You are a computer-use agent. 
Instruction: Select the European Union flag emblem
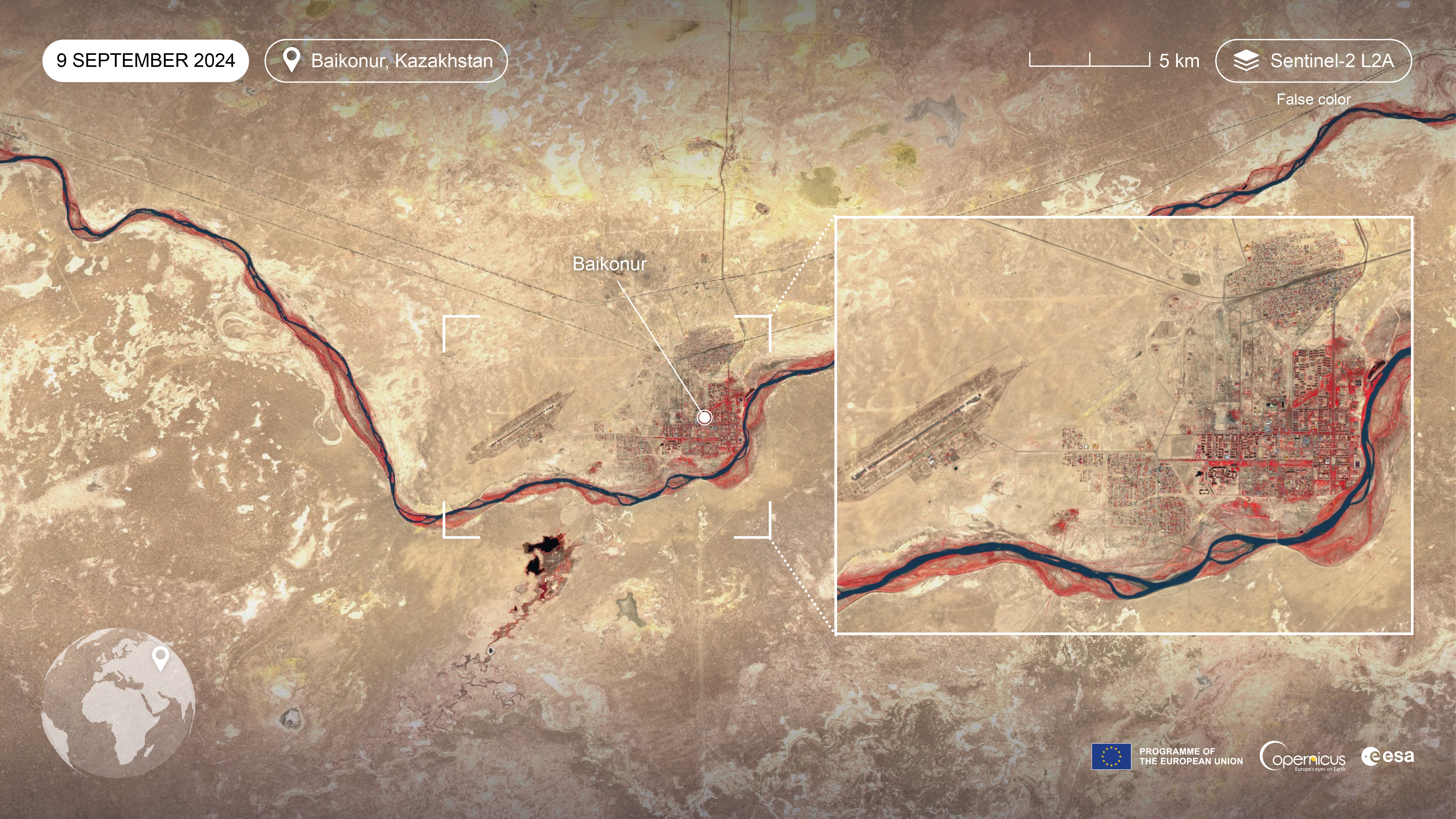(1111, 756)
